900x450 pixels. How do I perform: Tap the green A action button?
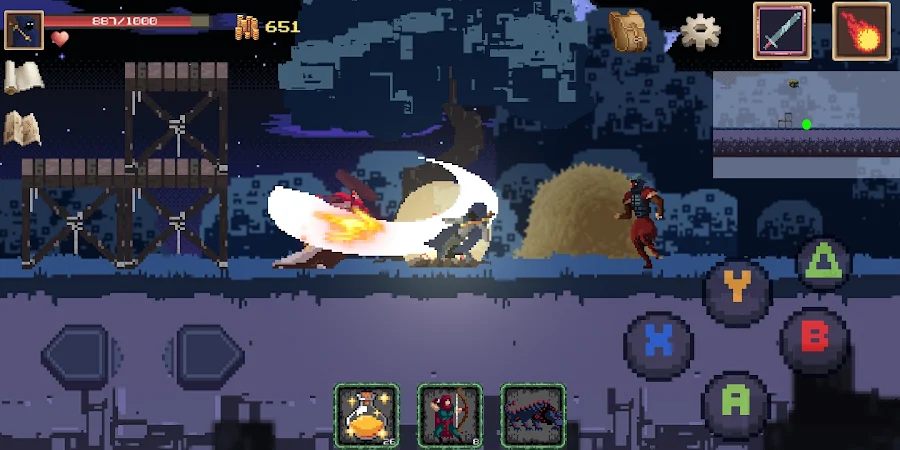point(736,401)
